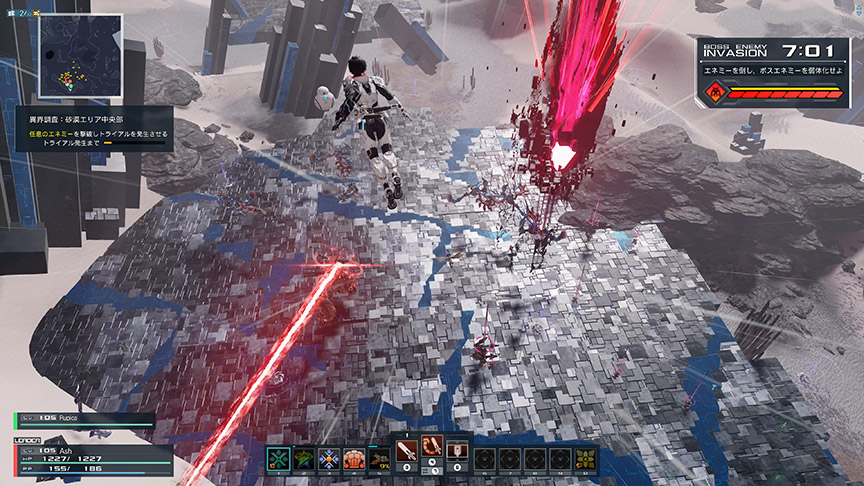This screenshot has width=864, height=486.
Task: Activate the yellow flower skill icon
Action: pos(584,458)
